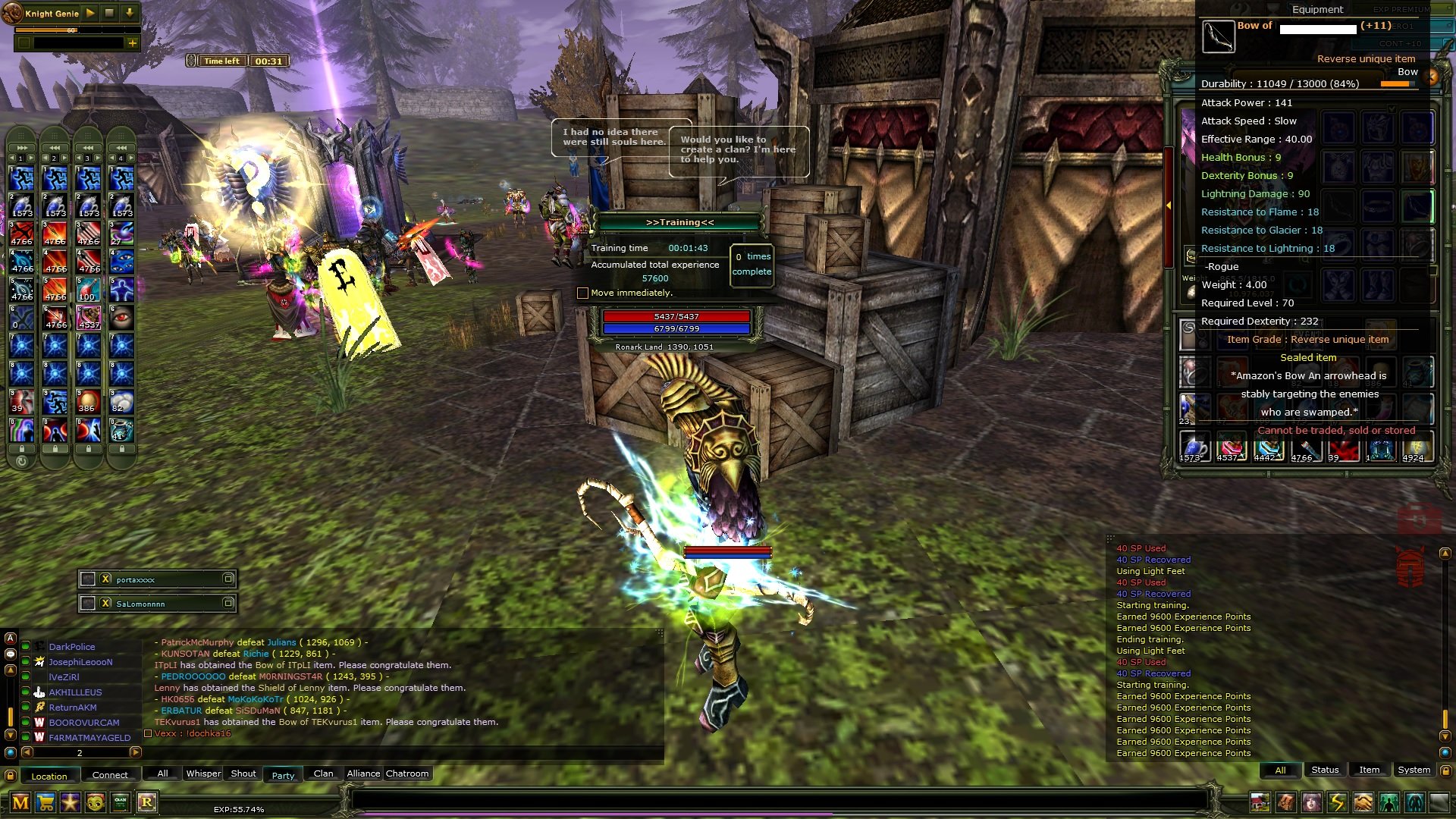Switch to the Alliance chat tab
The width and height of the screenshot is (1456, 819).
[363, 773]
